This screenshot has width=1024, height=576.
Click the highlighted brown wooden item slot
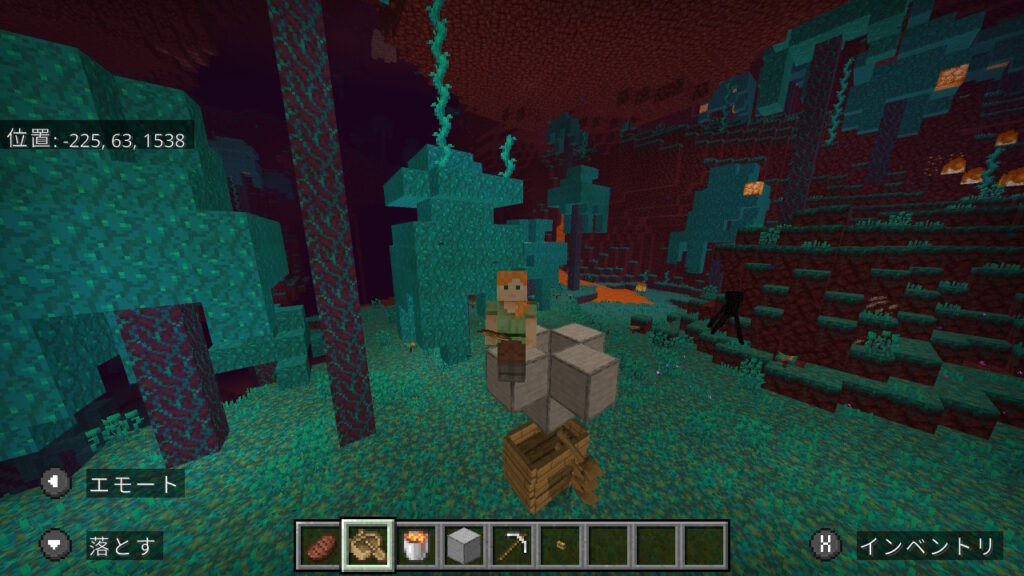[x=368, y=545]
